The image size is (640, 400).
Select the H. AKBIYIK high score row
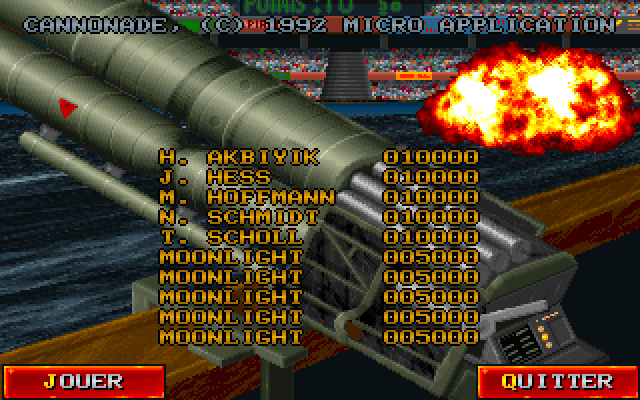click(318, 157)
